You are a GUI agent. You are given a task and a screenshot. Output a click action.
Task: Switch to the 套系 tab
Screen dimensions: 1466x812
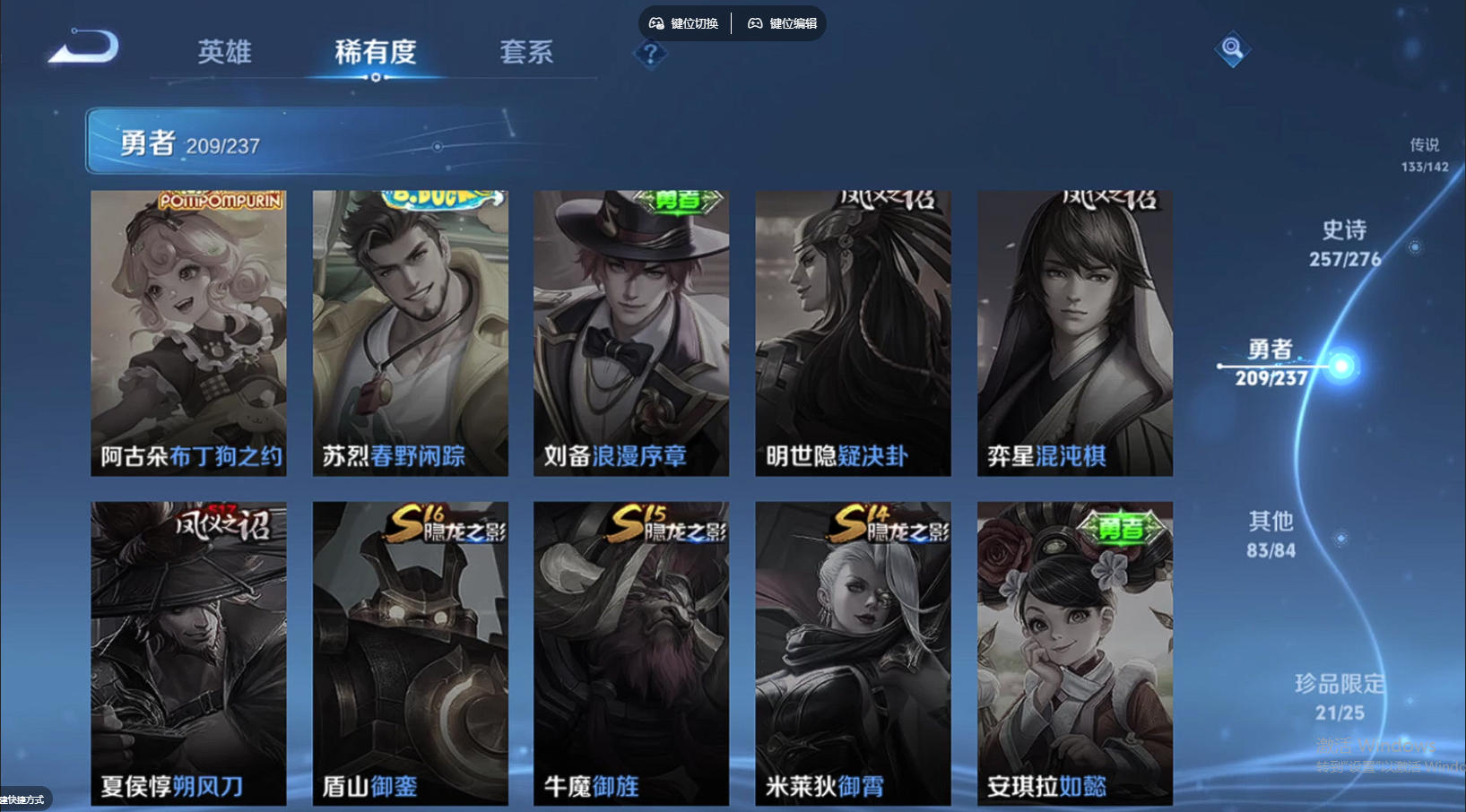tap(526, 54)
